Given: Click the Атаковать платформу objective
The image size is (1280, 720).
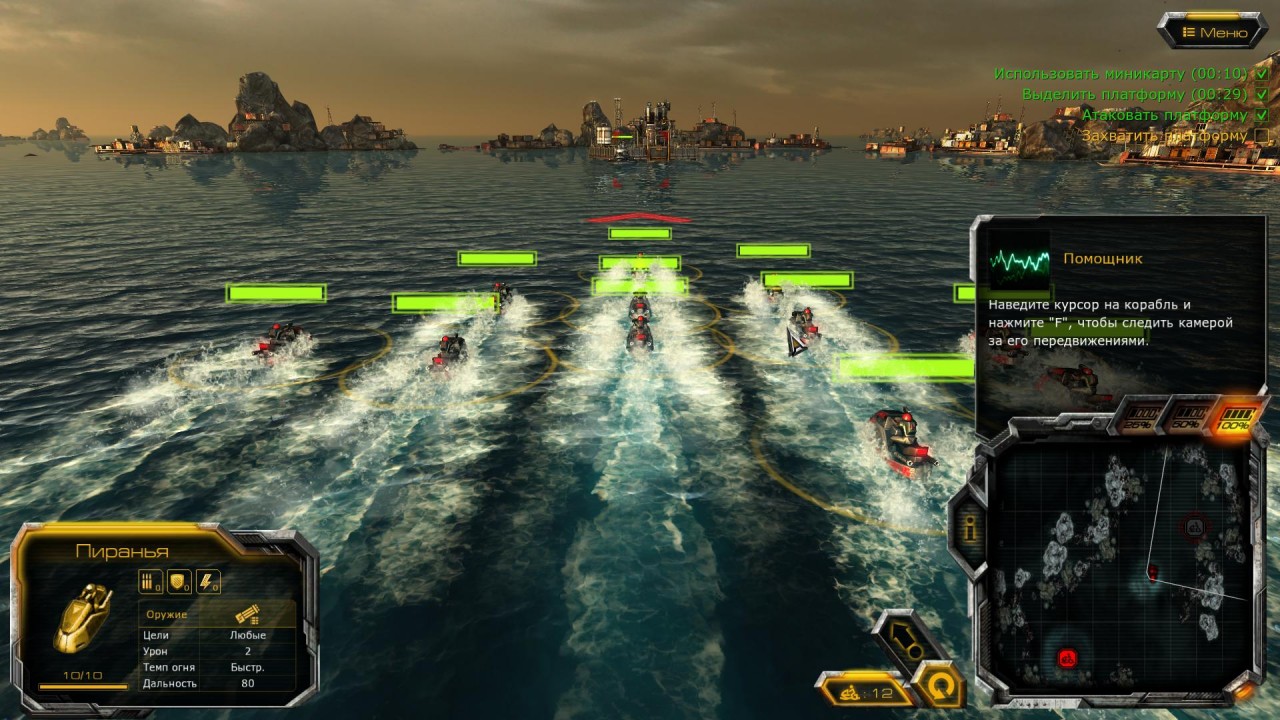Looking at the screenshot, I should [1164, 115].
